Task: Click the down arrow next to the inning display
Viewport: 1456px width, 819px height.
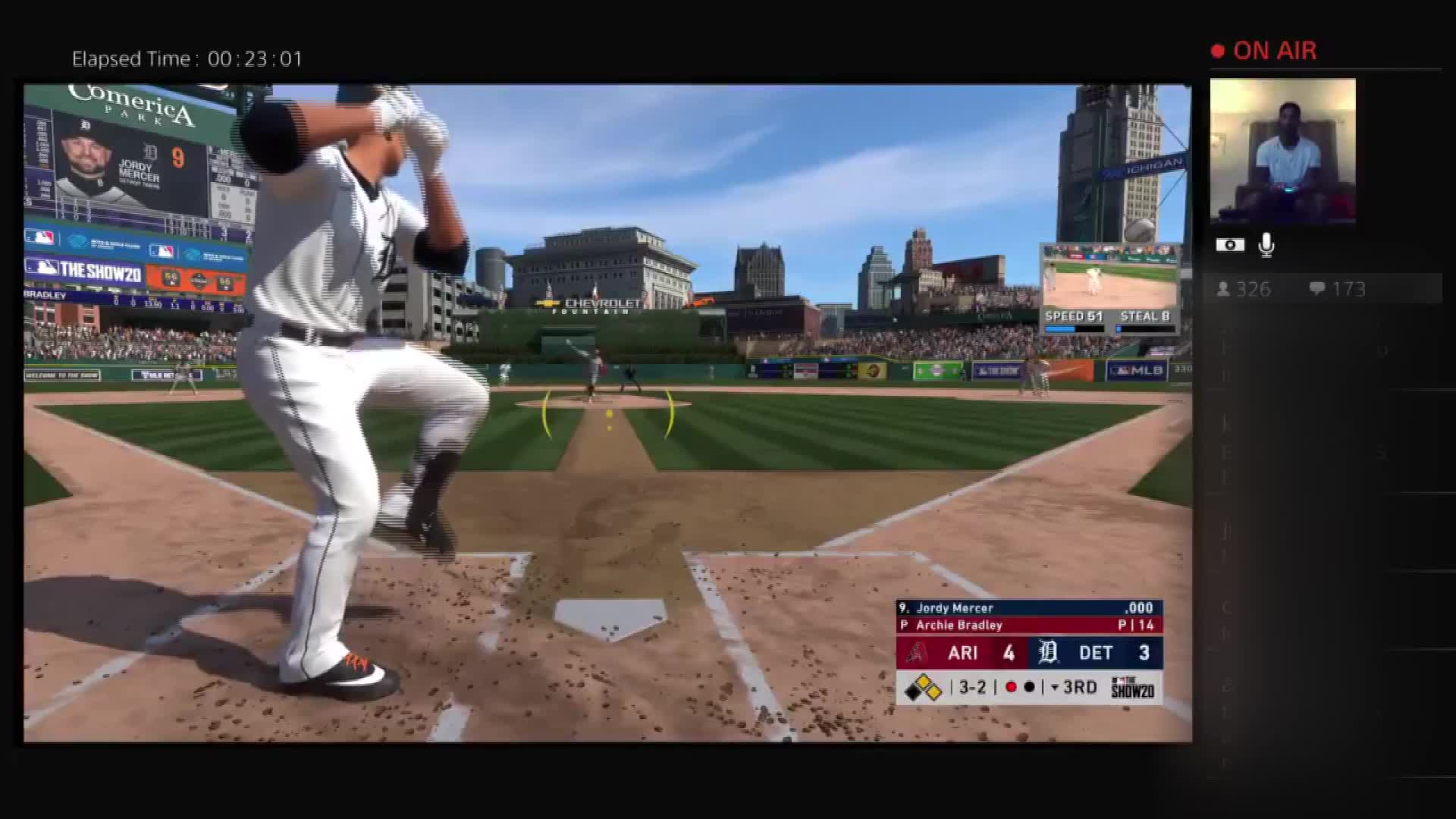Action: tap(1056, 687)
